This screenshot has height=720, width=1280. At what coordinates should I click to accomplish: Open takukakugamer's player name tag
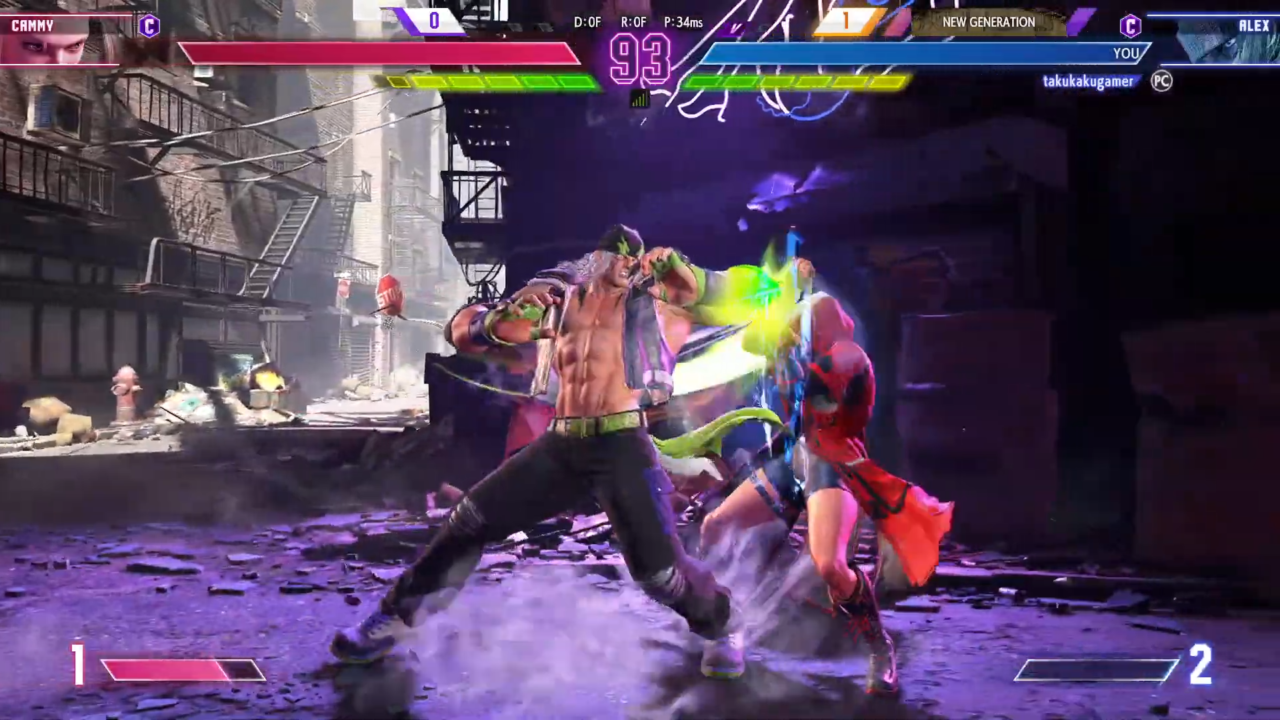click(x=1088, y=82)
